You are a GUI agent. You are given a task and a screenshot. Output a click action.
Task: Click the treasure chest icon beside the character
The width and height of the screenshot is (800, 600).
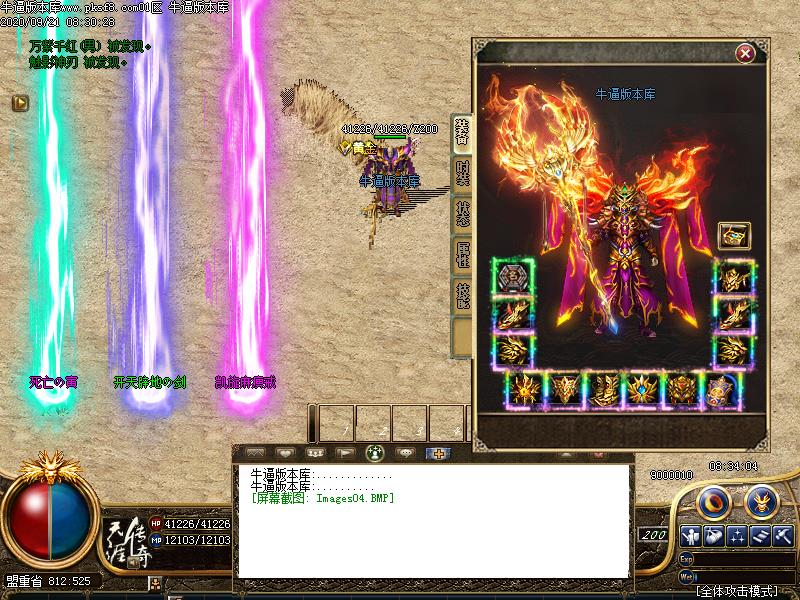pyautogui.click(x=733, y=236)
